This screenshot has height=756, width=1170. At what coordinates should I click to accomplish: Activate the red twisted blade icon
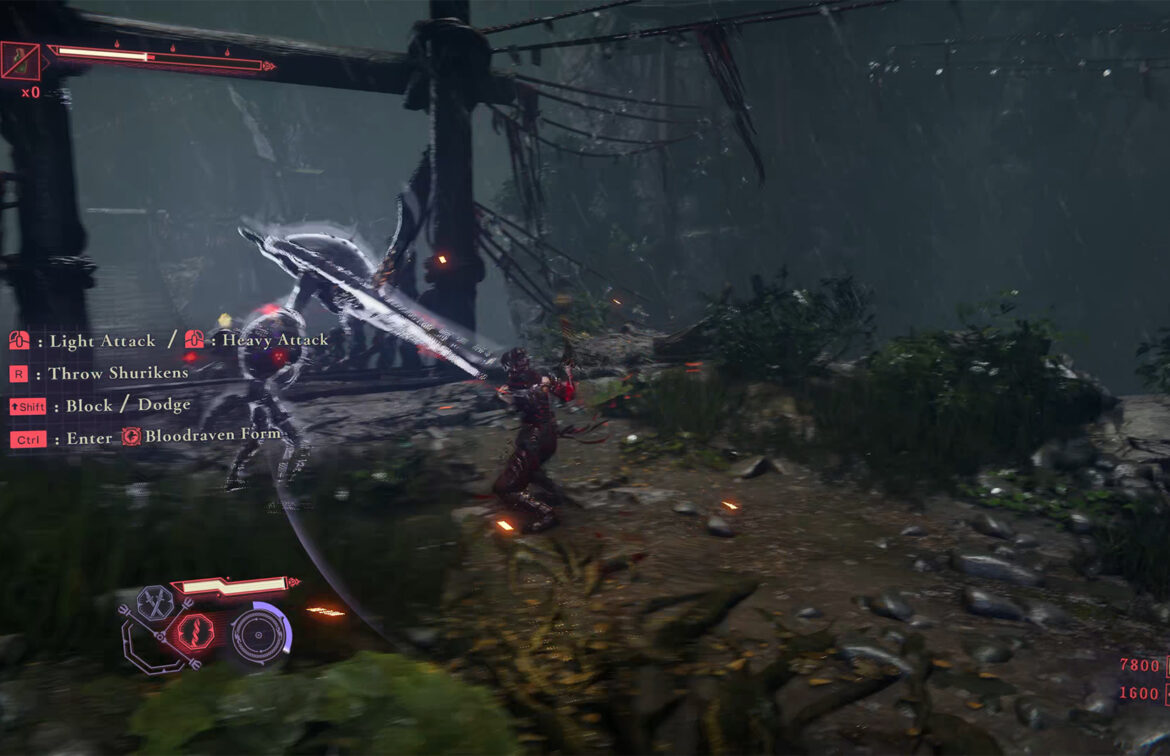point(194,634)
